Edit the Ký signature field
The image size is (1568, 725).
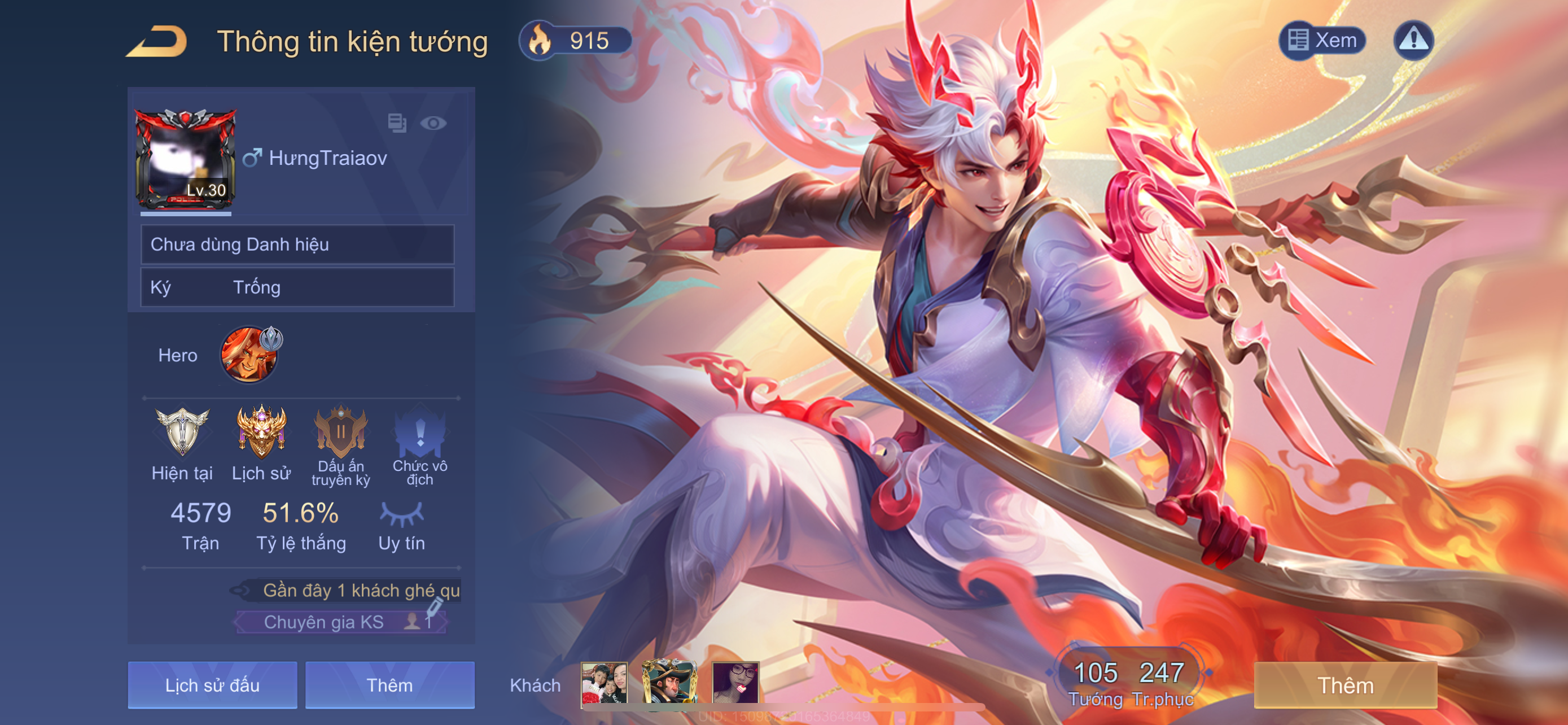click(297, 287)
